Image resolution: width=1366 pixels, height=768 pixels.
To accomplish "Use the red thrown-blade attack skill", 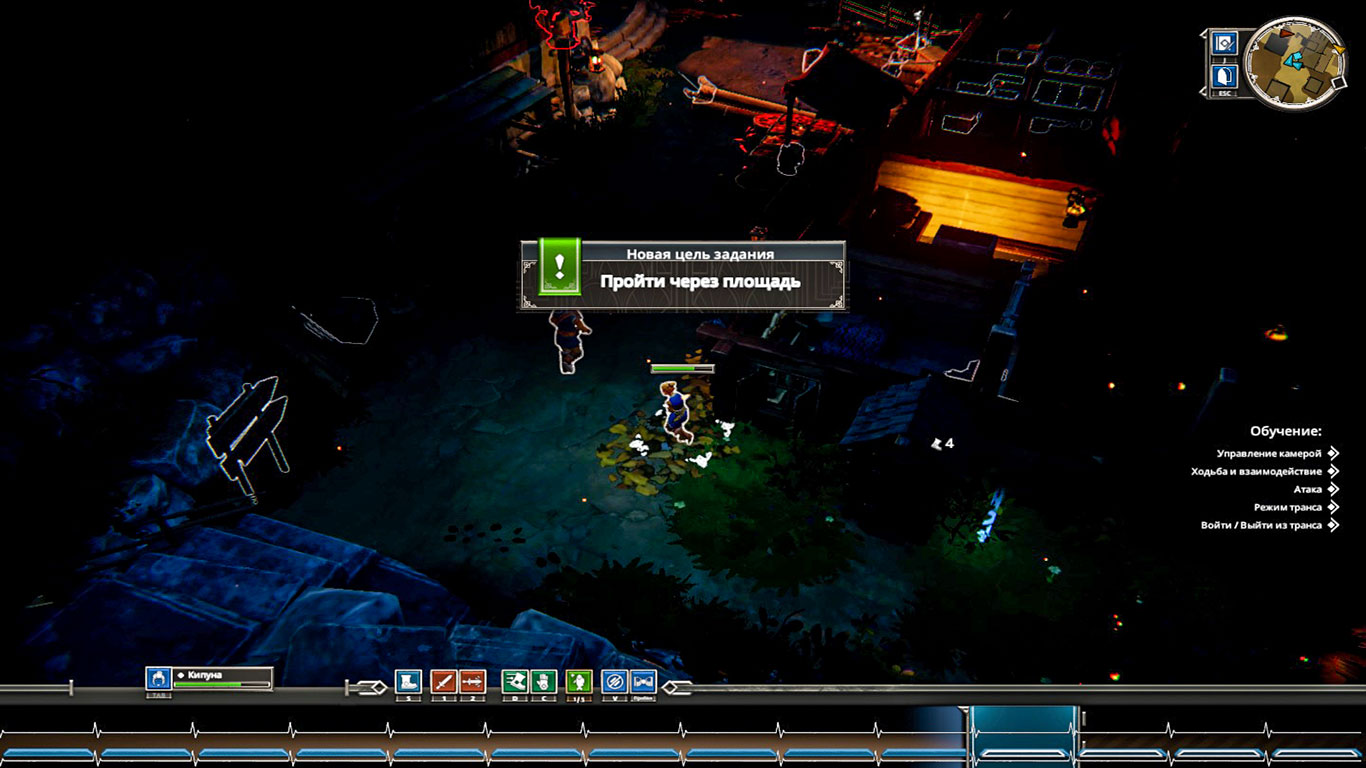I will tap(472, 682).
